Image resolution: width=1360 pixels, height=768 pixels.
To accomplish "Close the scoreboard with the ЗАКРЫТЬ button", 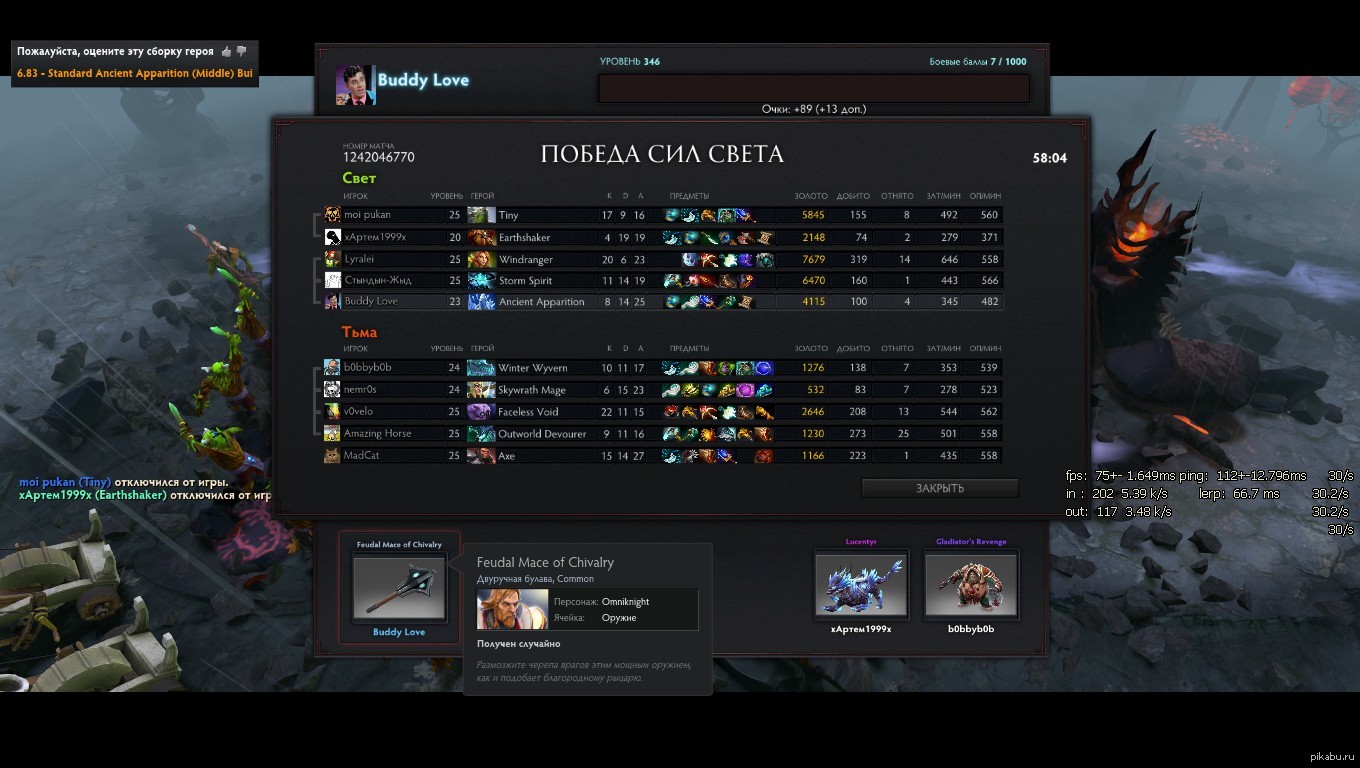I will [x=940, y=488].
